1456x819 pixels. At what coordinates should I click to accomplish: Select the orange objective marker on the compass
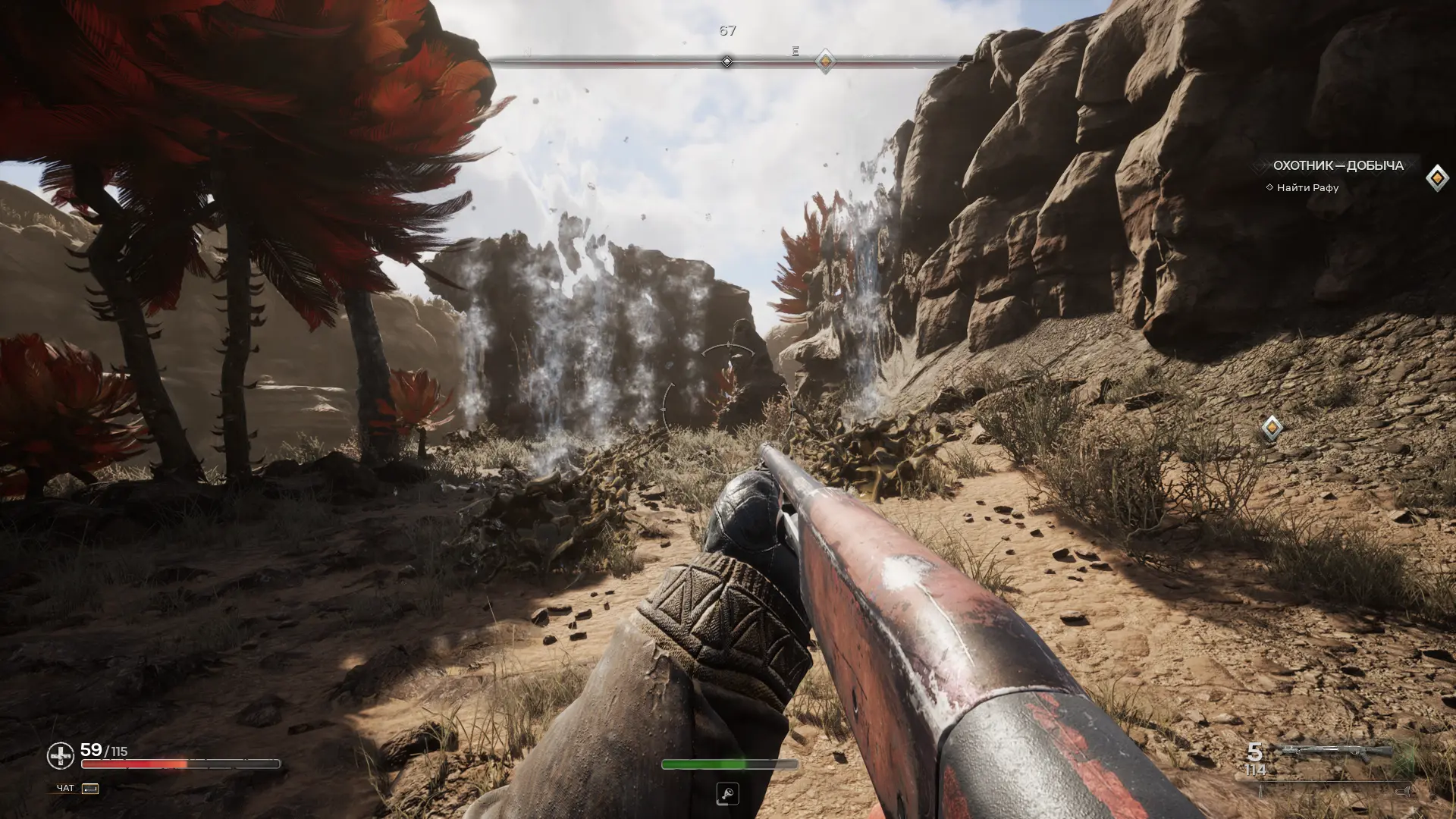pyautogui.click(x=825, y=61)
